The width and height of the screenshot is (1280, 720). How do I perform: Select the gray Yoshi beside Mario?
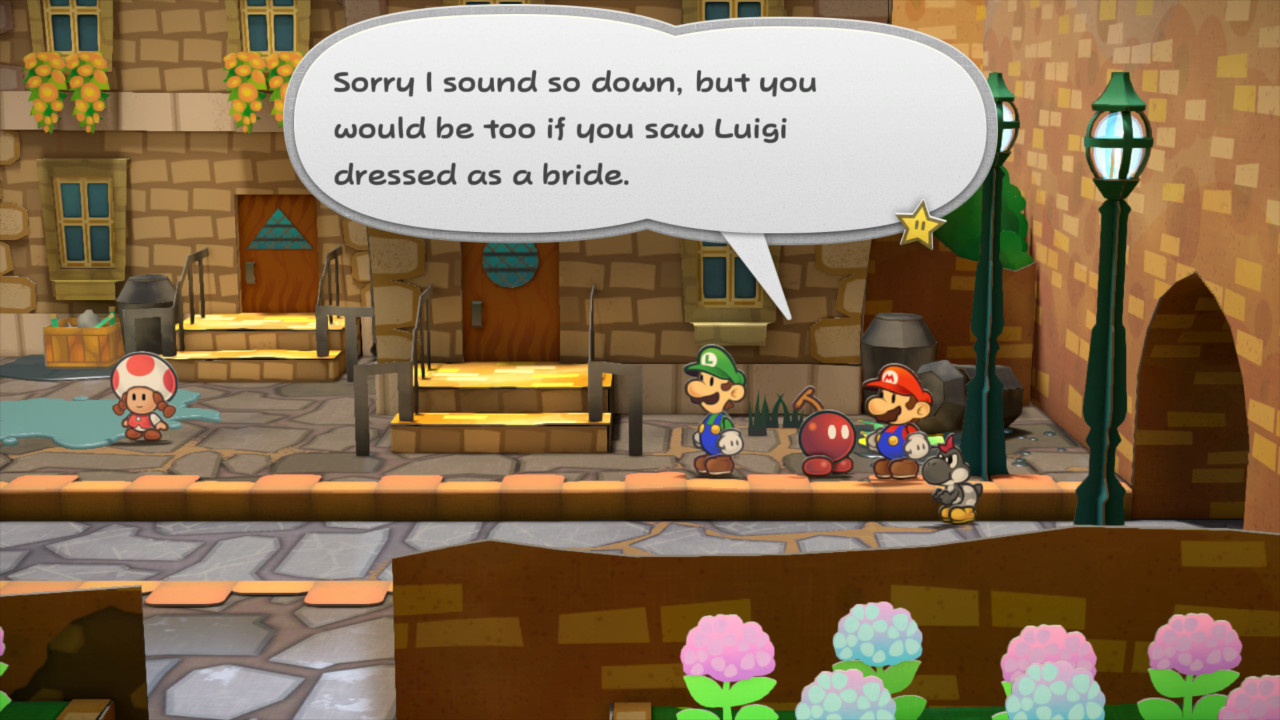(950, 480)
